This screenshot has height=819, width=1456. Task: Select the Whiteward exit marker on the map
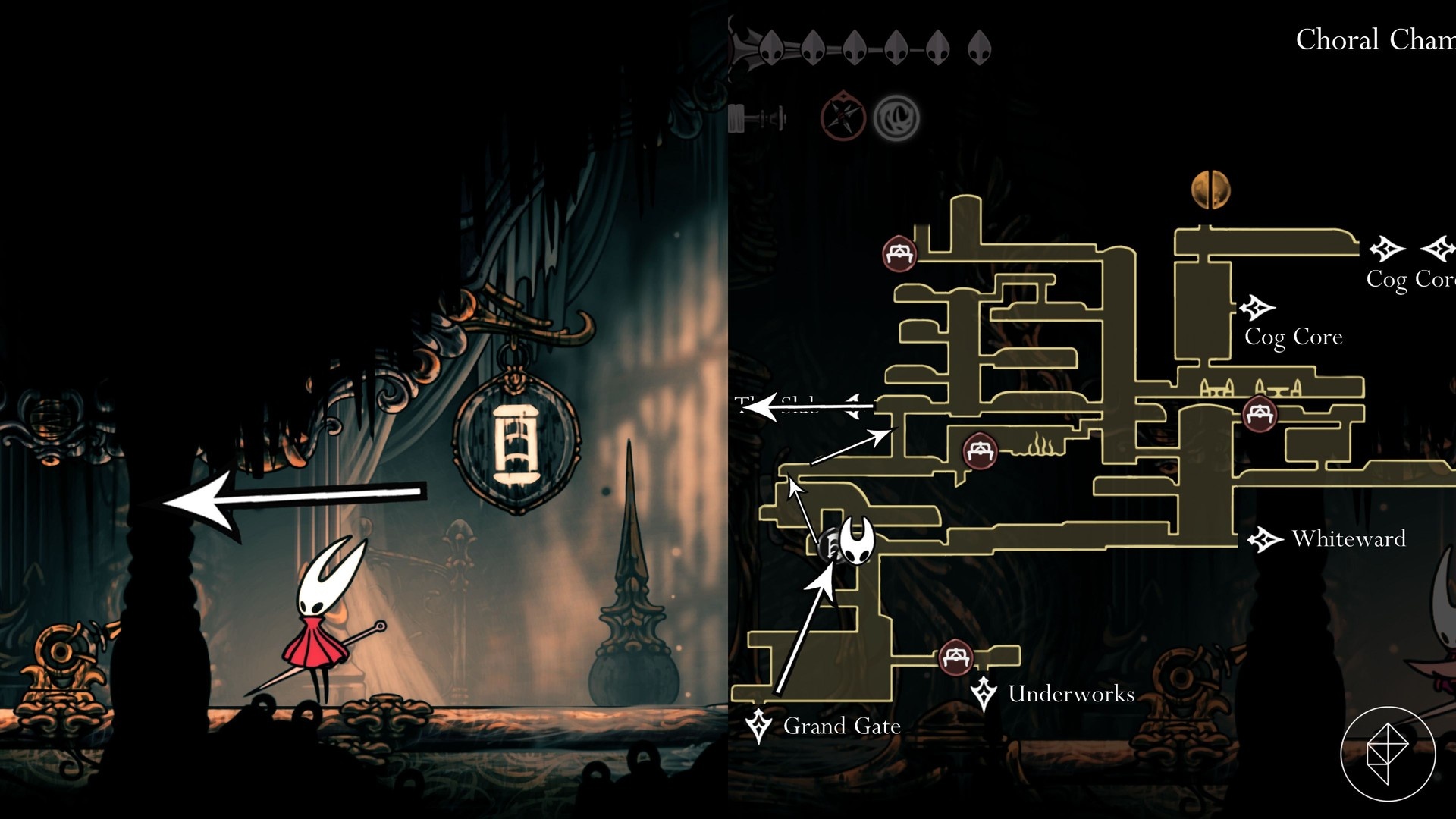tap(1264, 539)
